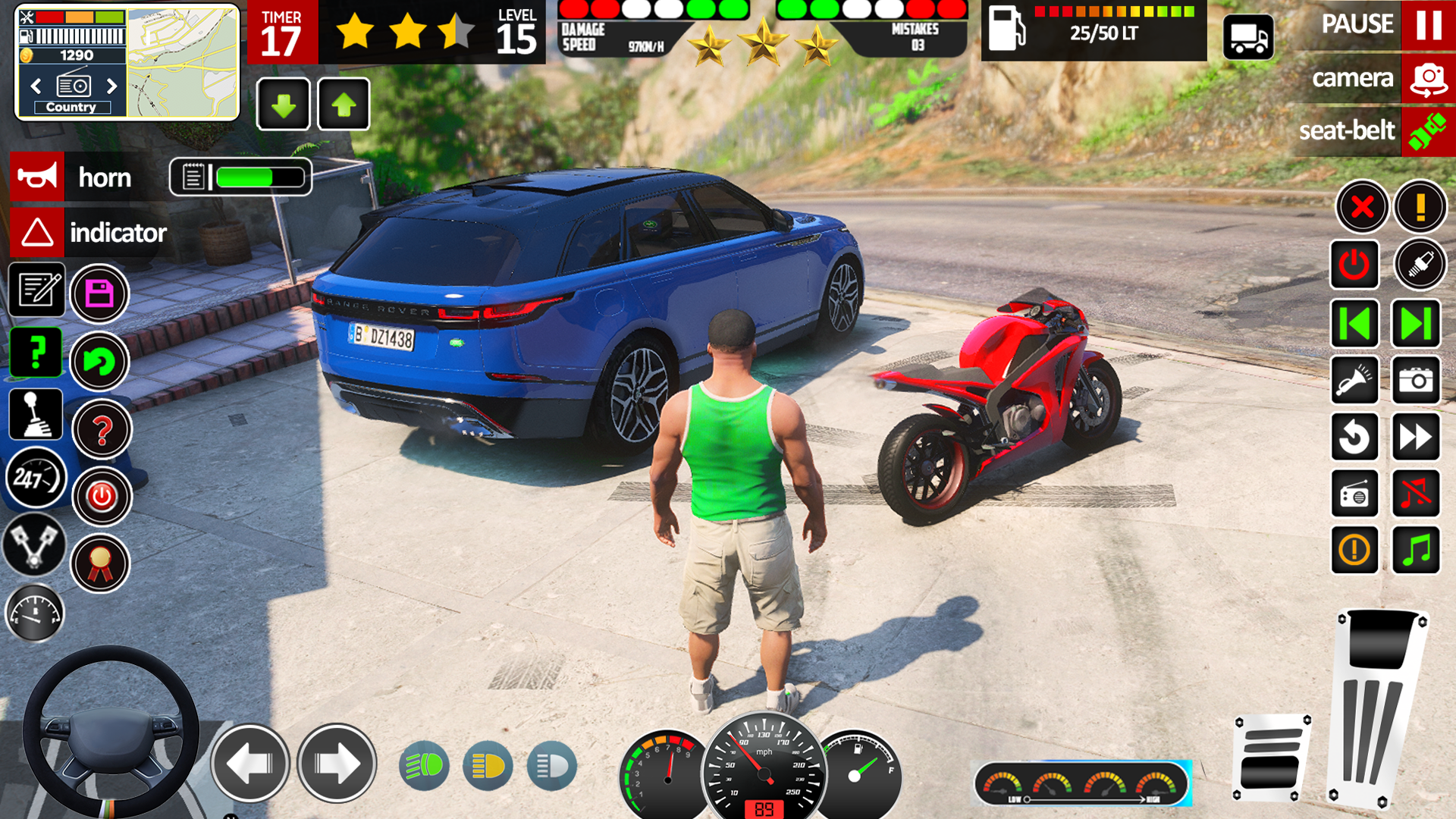Image resolution: width=1456 pixels, height=819 pixels.
Task: Apply the brake pedal
Action: point(1272,757)
